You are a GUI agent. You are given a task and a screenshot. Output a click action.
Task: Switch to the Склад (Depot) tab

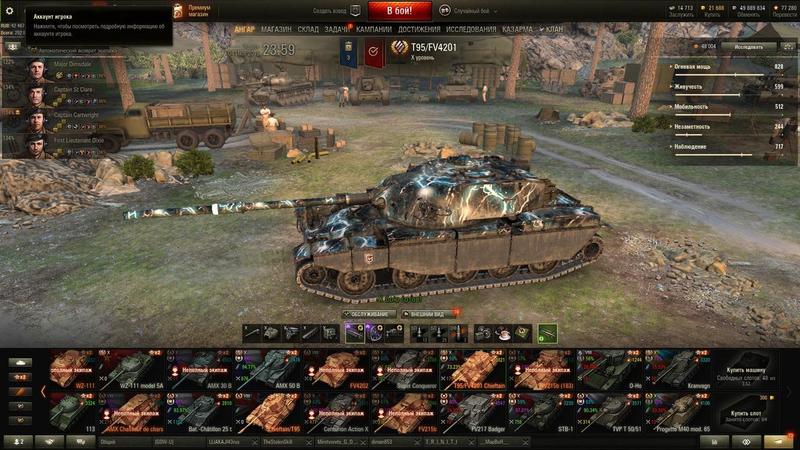[308, 30]
